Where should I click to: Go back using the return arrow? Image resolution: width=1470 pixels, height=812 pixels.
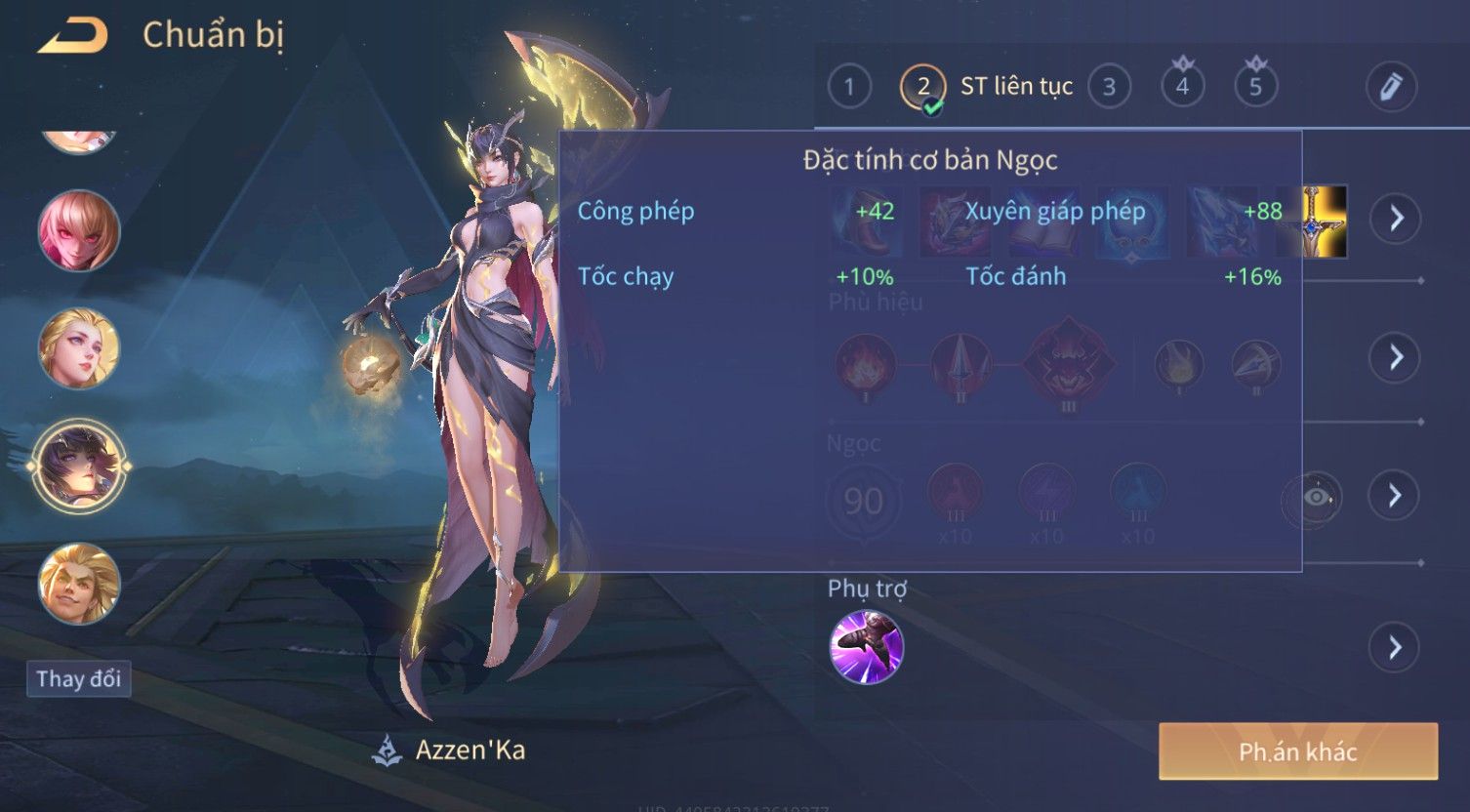tap(73, 36)
